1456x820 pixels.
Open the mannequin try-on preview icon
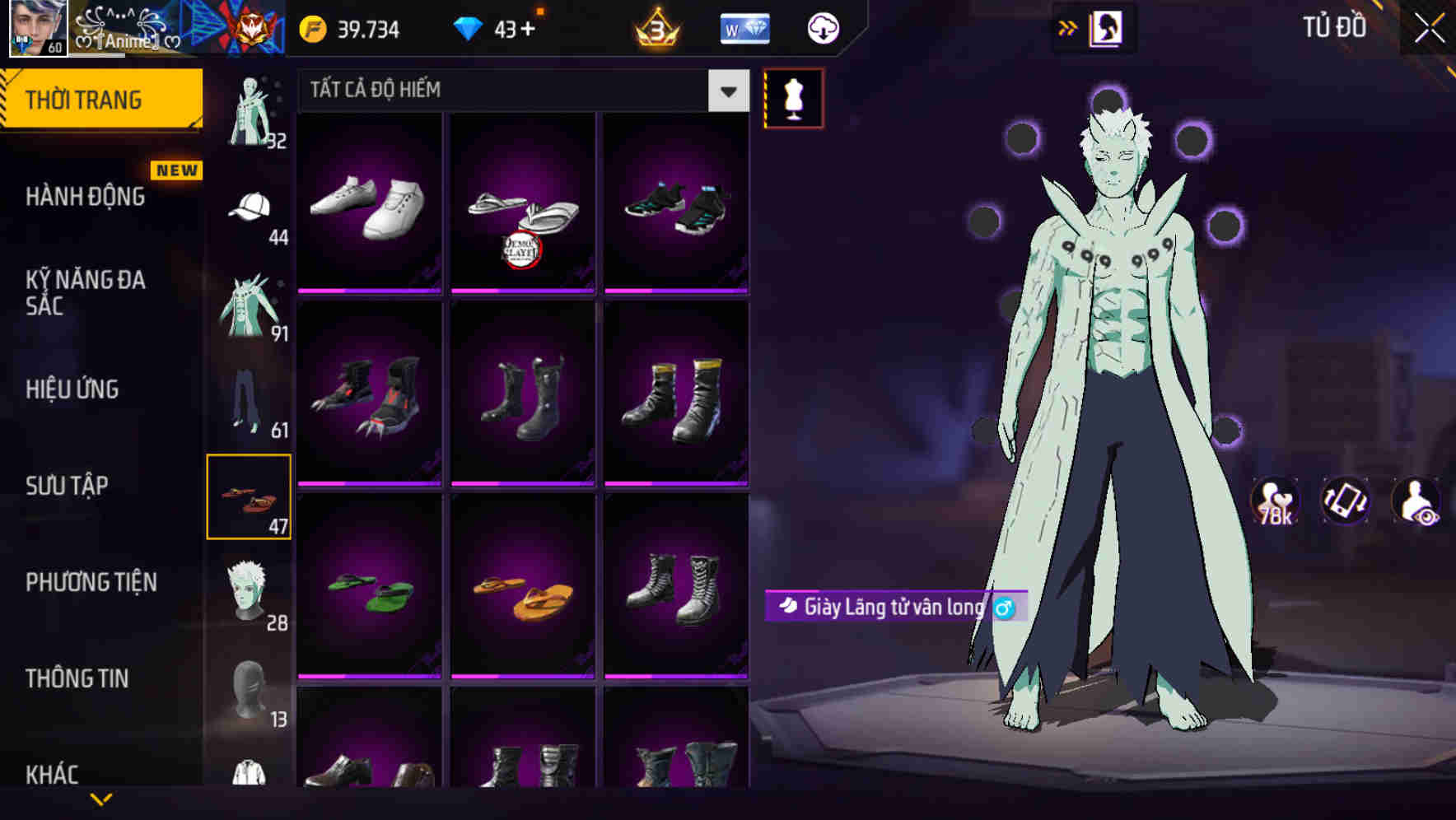click(x=793, y=97)
